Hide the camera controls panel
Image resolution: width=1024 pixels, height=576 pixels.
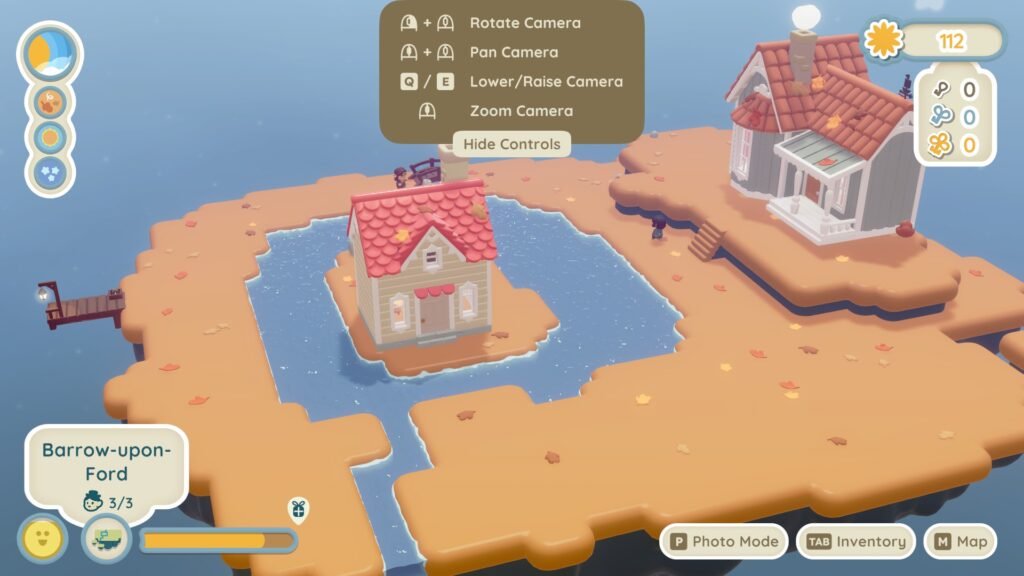(512, 144)
